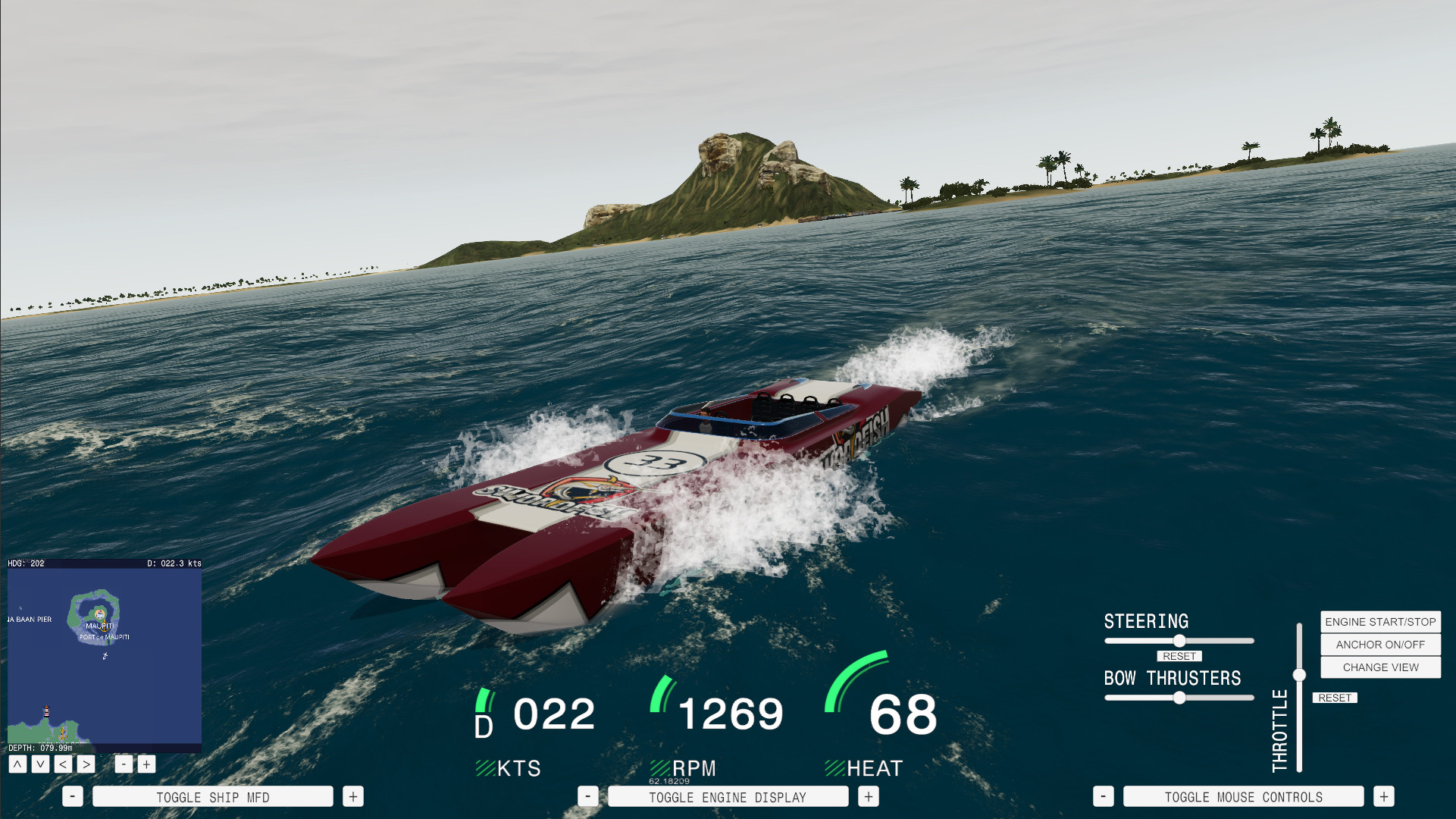Toggle the Ship MFD panel
The width and height of the screenshot is (1456, 819).
click(x=212, y=796)
